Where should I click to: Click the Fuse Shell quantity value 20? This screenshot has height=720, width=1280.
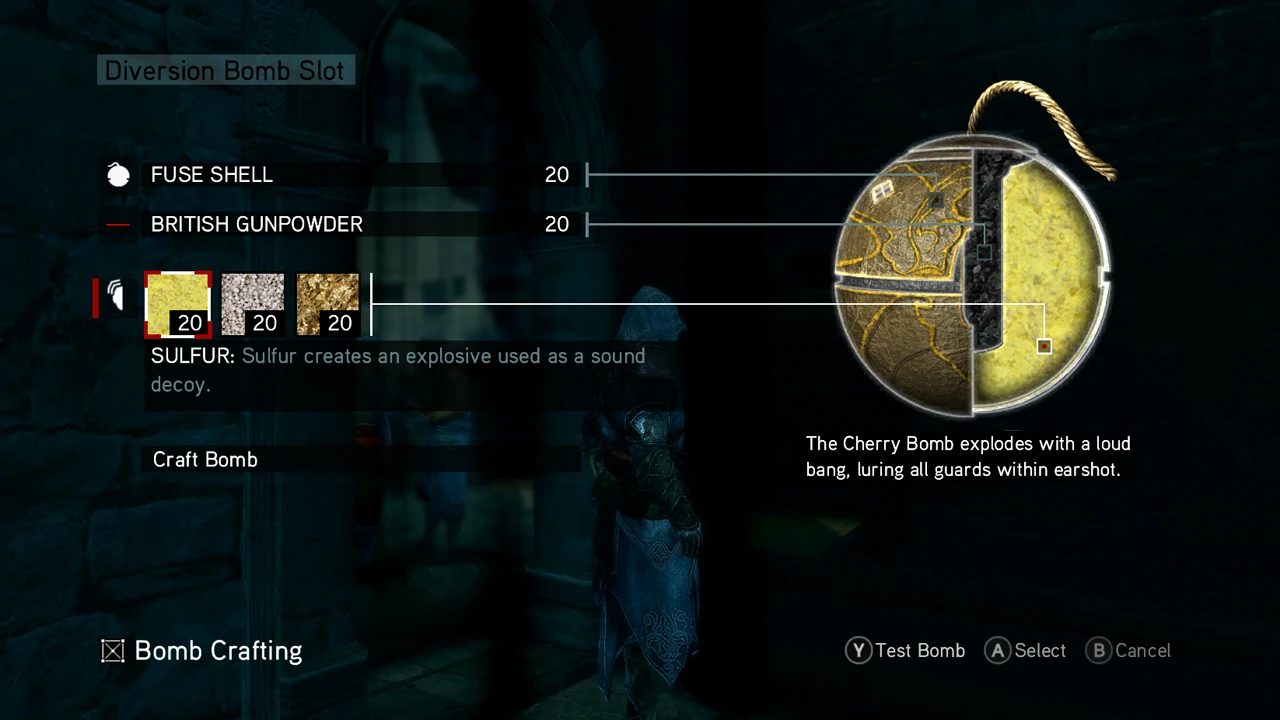tap(557, 174)
